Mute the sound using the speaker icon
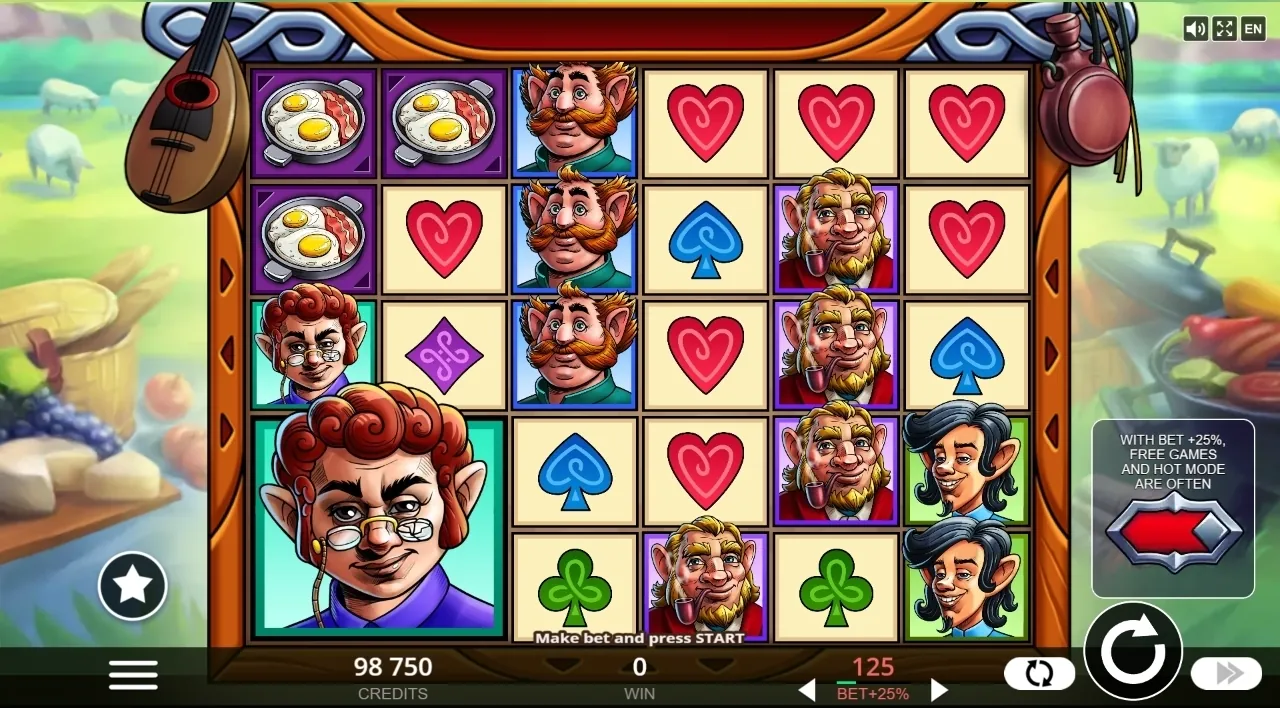 (1195, 29)
